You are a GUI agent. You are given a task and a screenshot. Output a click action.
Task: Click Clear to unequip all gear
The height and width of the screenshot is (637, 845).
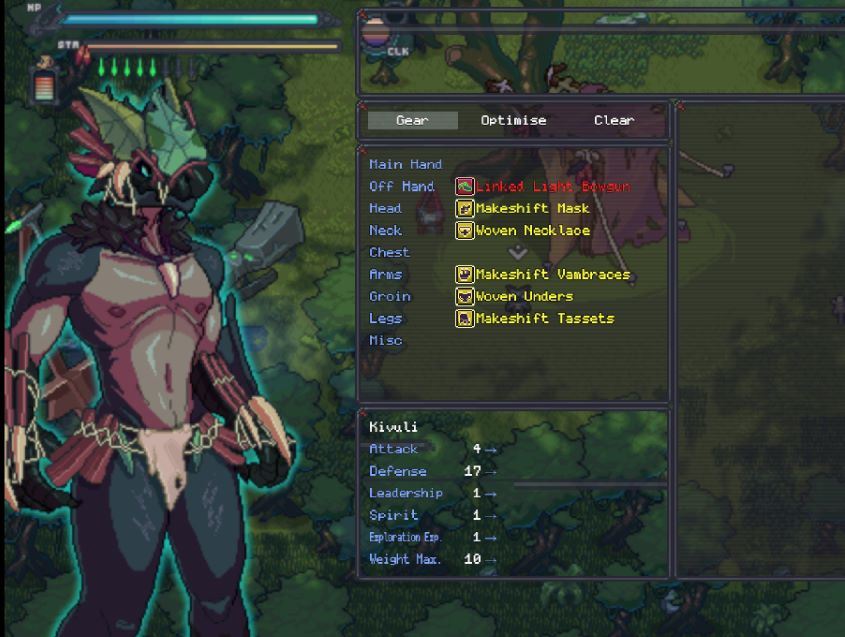click(x=613, y=120)
